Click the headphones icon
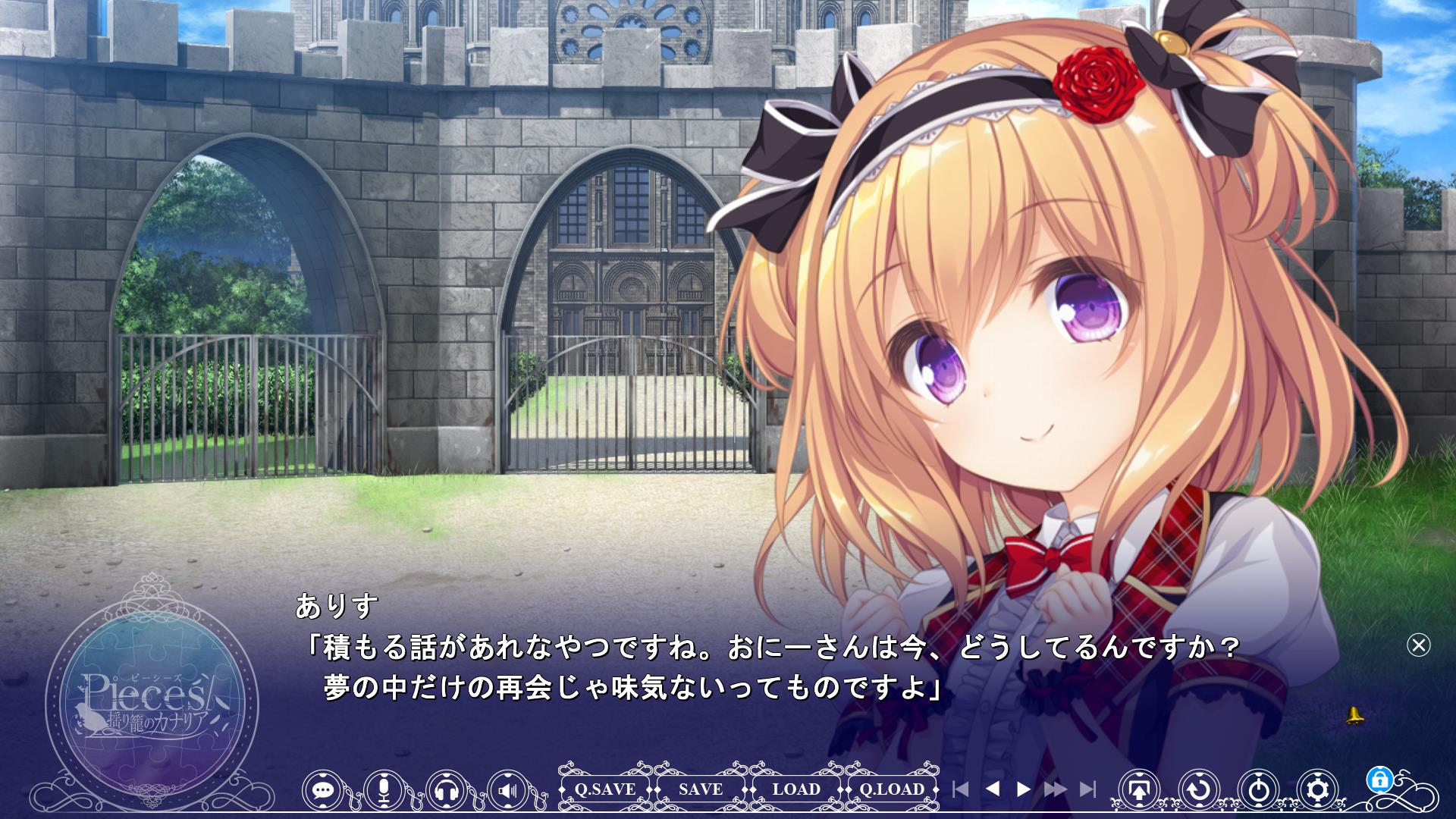Screen dimensions: 1456x819 click(x=447, y=790)
